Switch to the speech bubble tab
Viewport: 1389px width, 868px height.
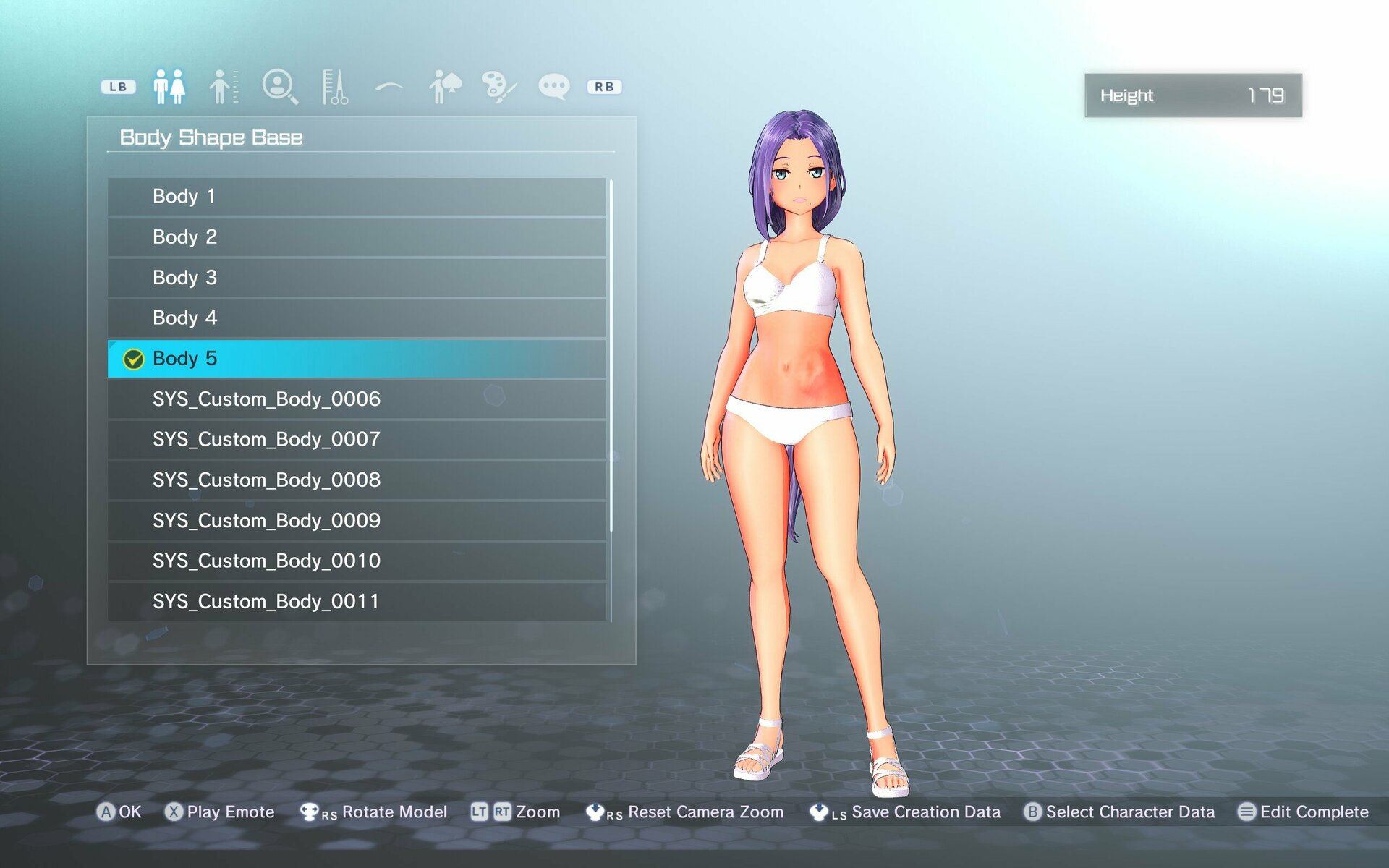click(554, 87)
